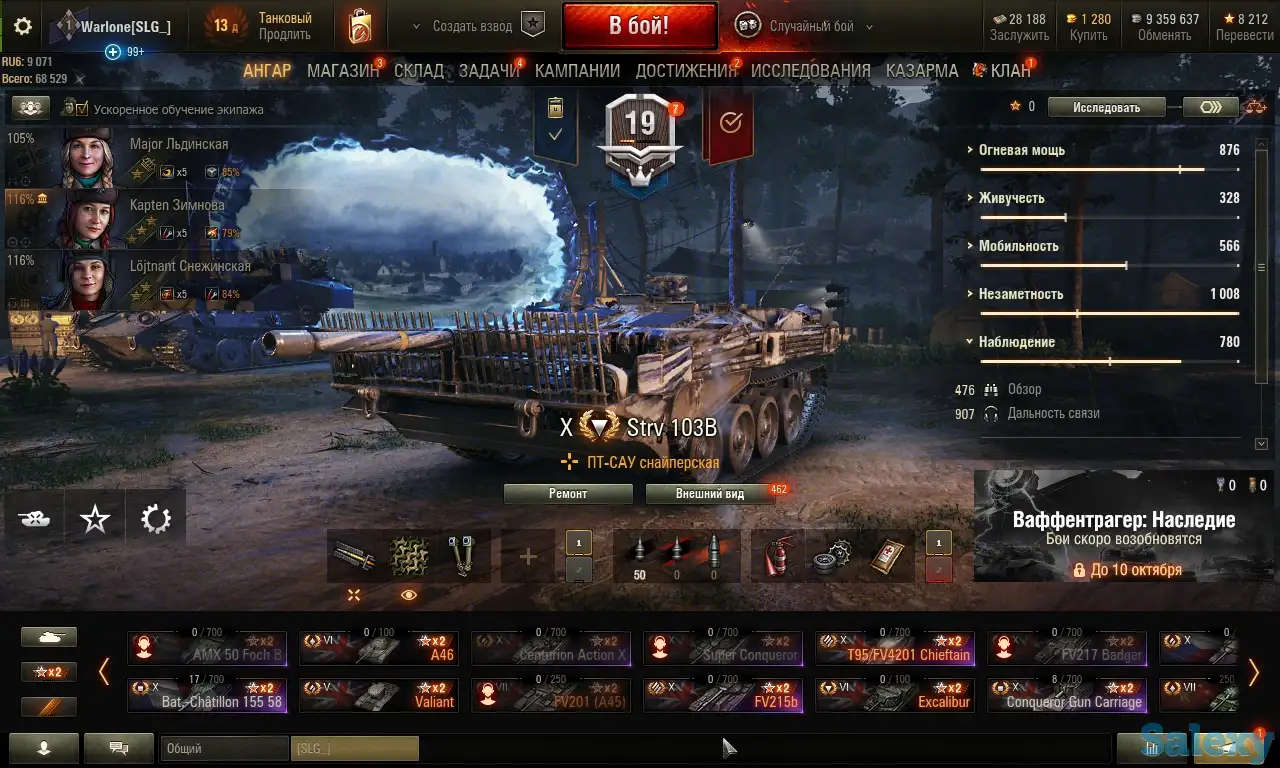The image size is (1280, 768).
Task: Open the СКЛАД tab
Action: (419, 71)
